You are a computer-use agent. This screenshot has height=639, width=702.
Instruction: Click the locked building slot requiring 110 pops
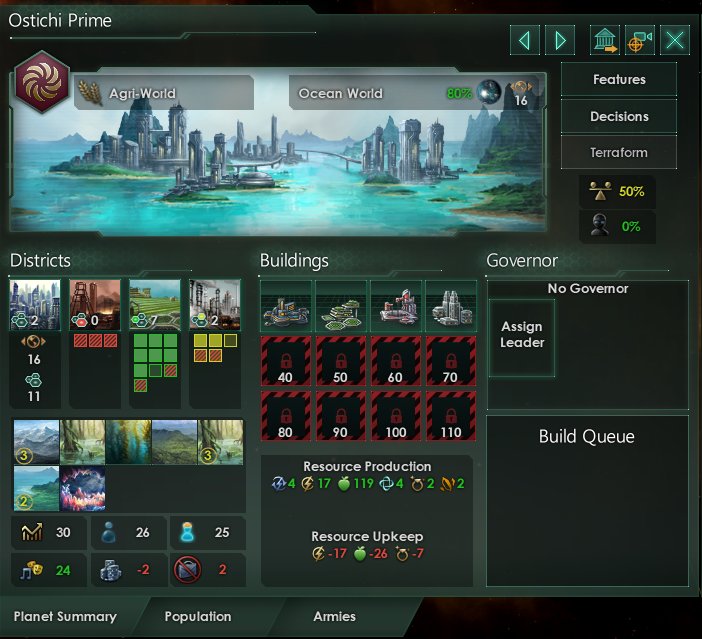[449, 414]
